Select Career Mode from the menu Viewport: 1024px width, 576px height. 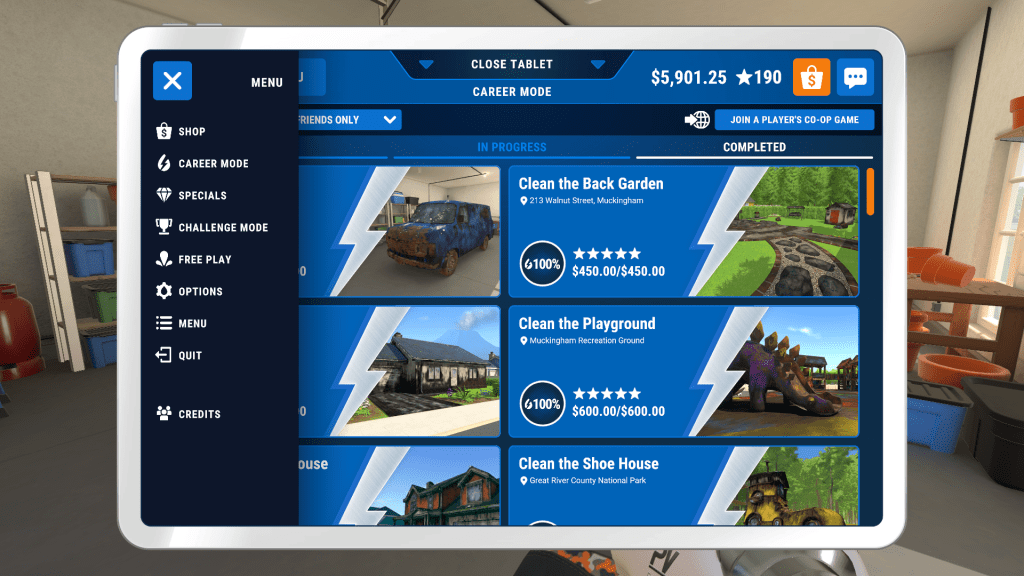(x=212, y=164)
